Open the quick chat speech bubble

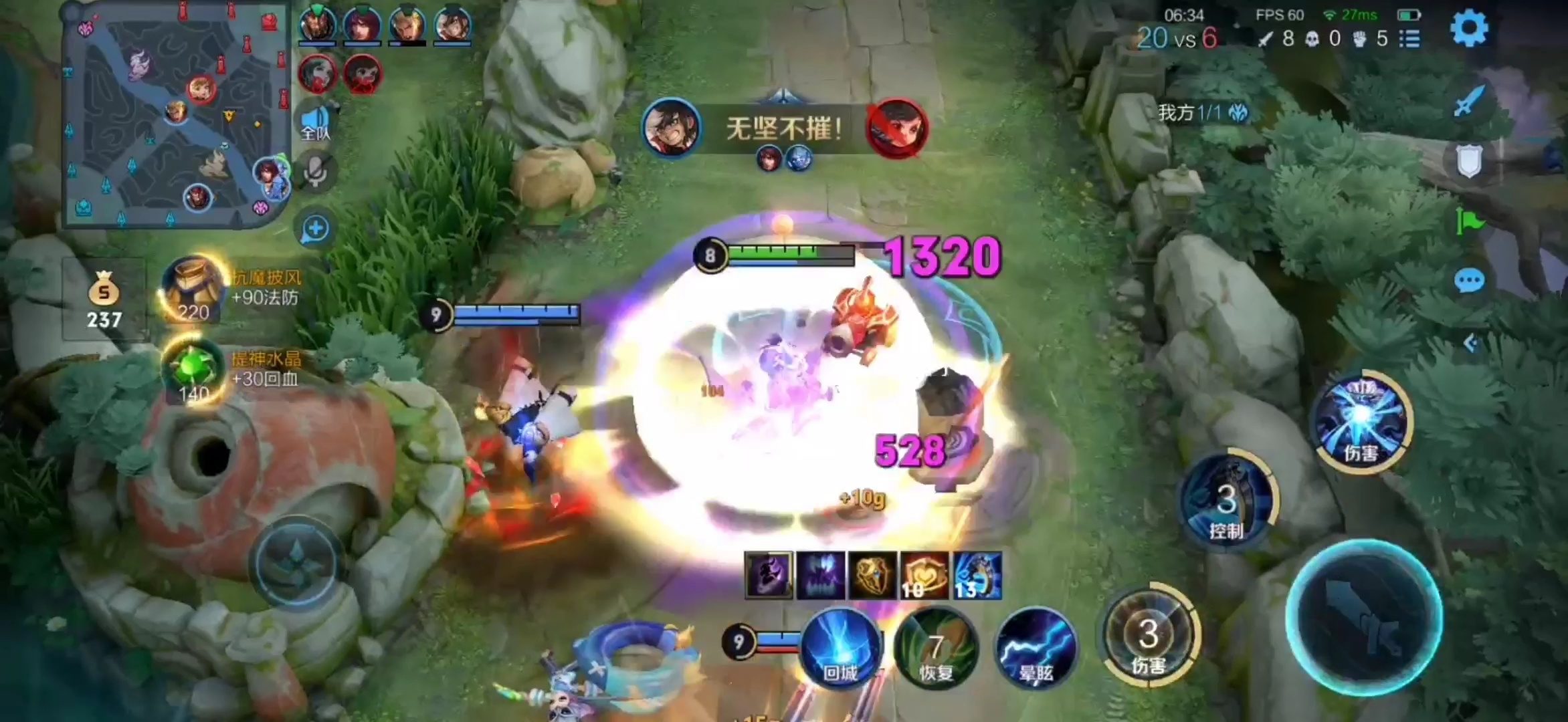(x=1470, y=281)
